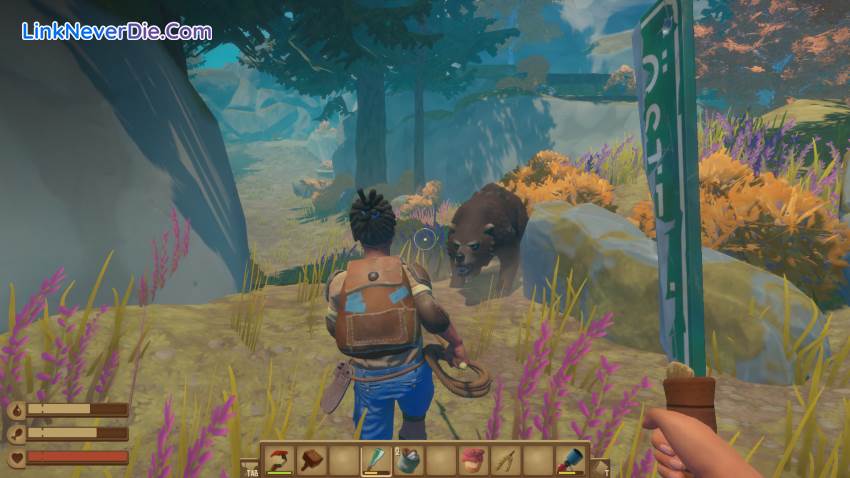Equip the blue-headed tool in the hotbar
Image resolution: width=850 pixels, height=478 pixels.
[570, 460]
